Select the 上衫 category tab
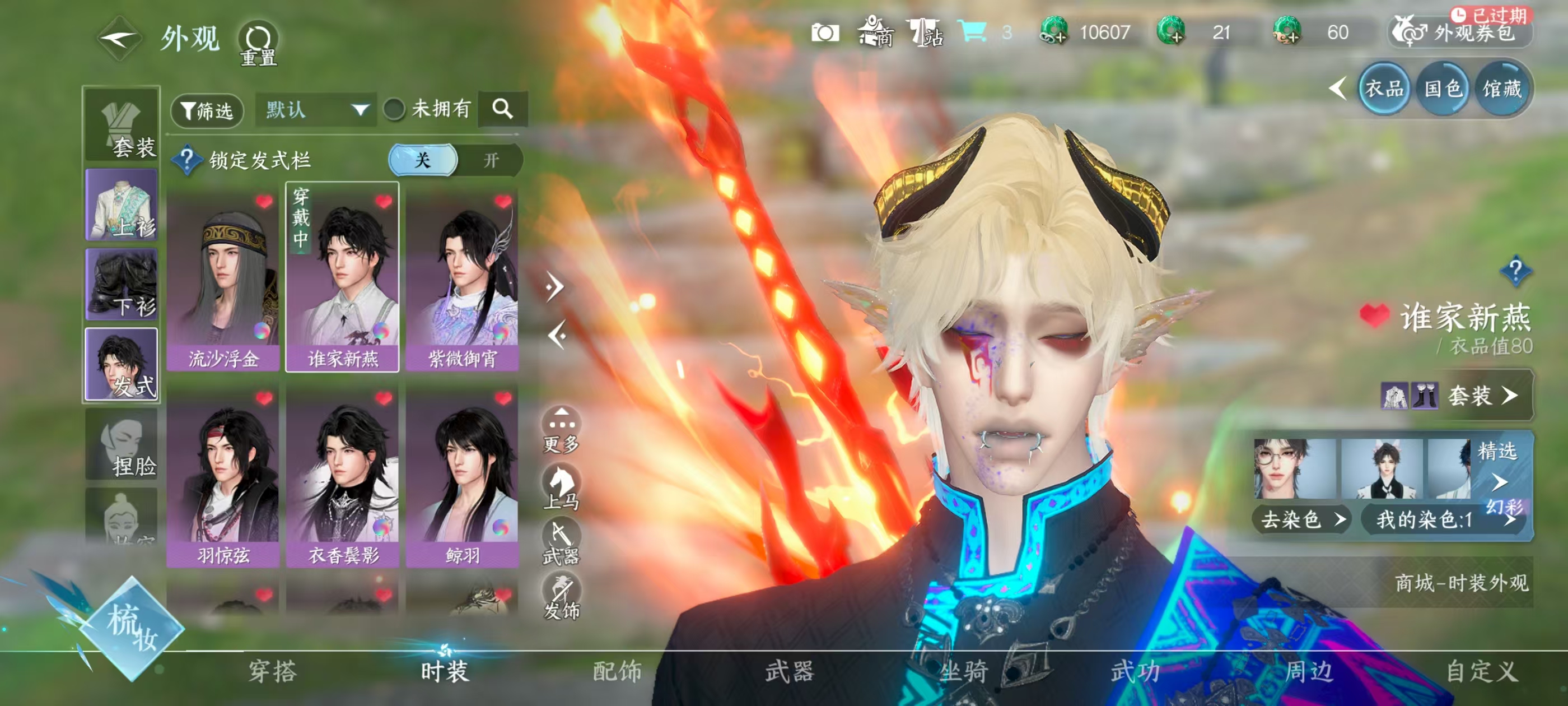Screen dimensions: 1568x706 coord(122,205)
